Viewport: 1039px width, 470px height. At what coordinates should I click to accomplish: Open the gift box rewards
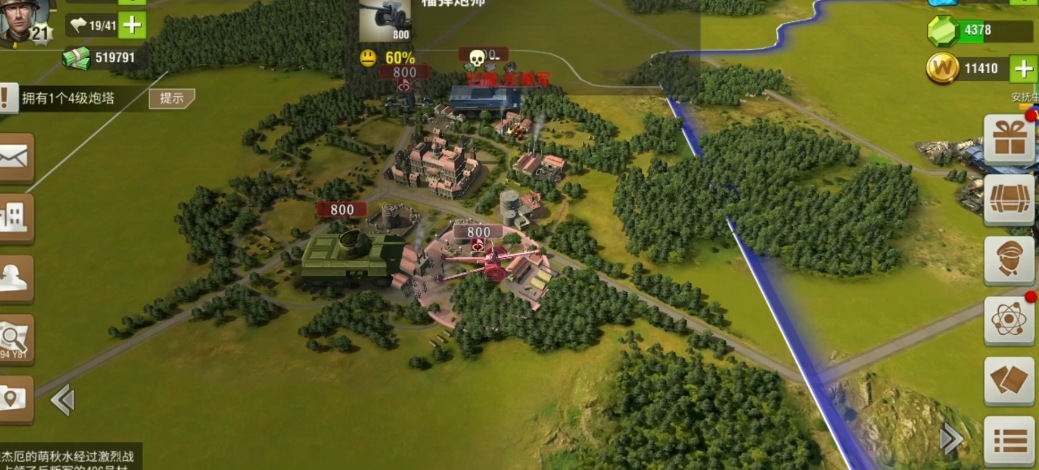tap(1009, 140)
